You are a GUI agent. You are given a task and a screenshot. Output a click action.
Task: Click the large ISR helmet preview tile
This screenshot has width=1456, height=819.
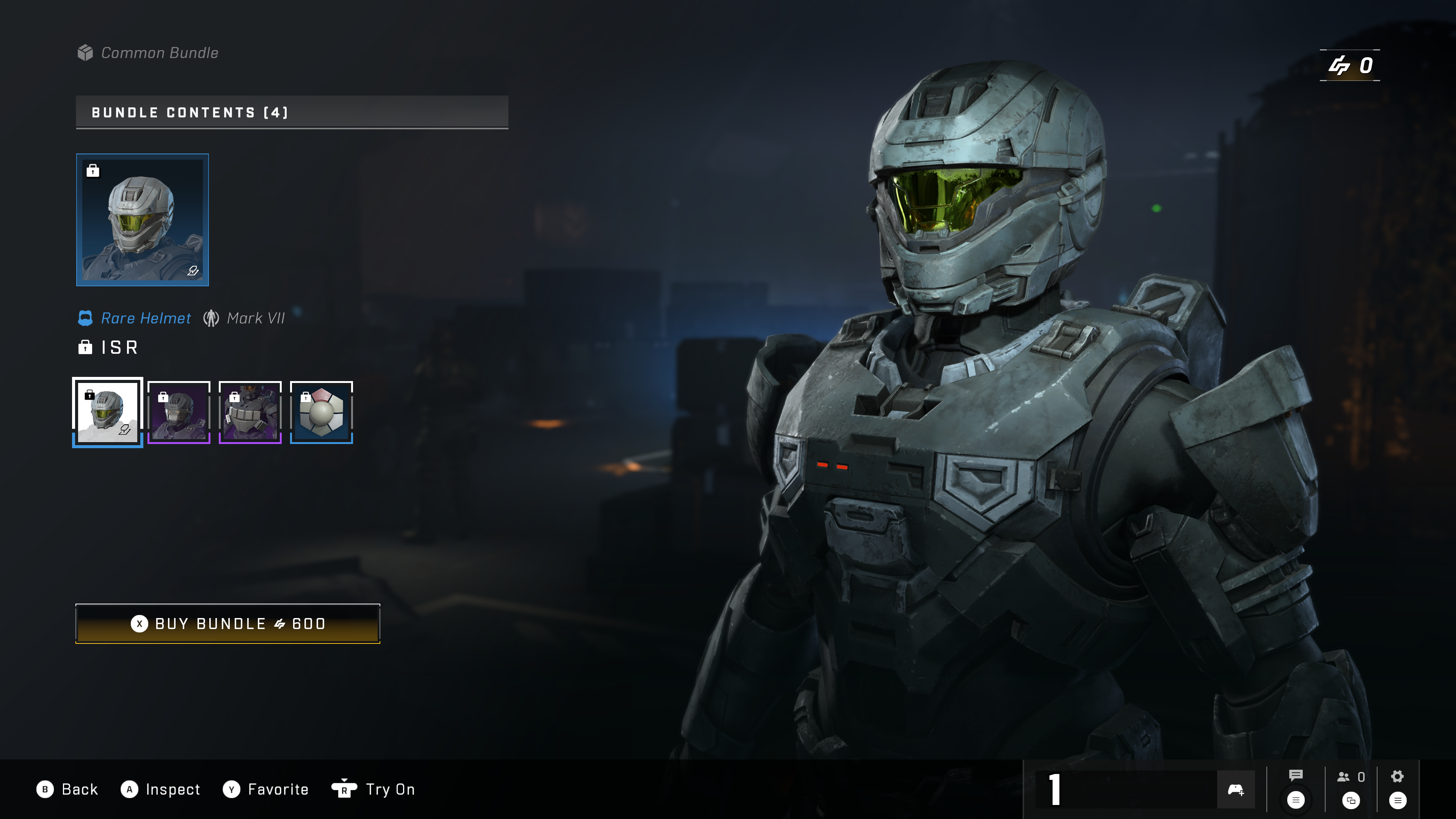point(143,220)
